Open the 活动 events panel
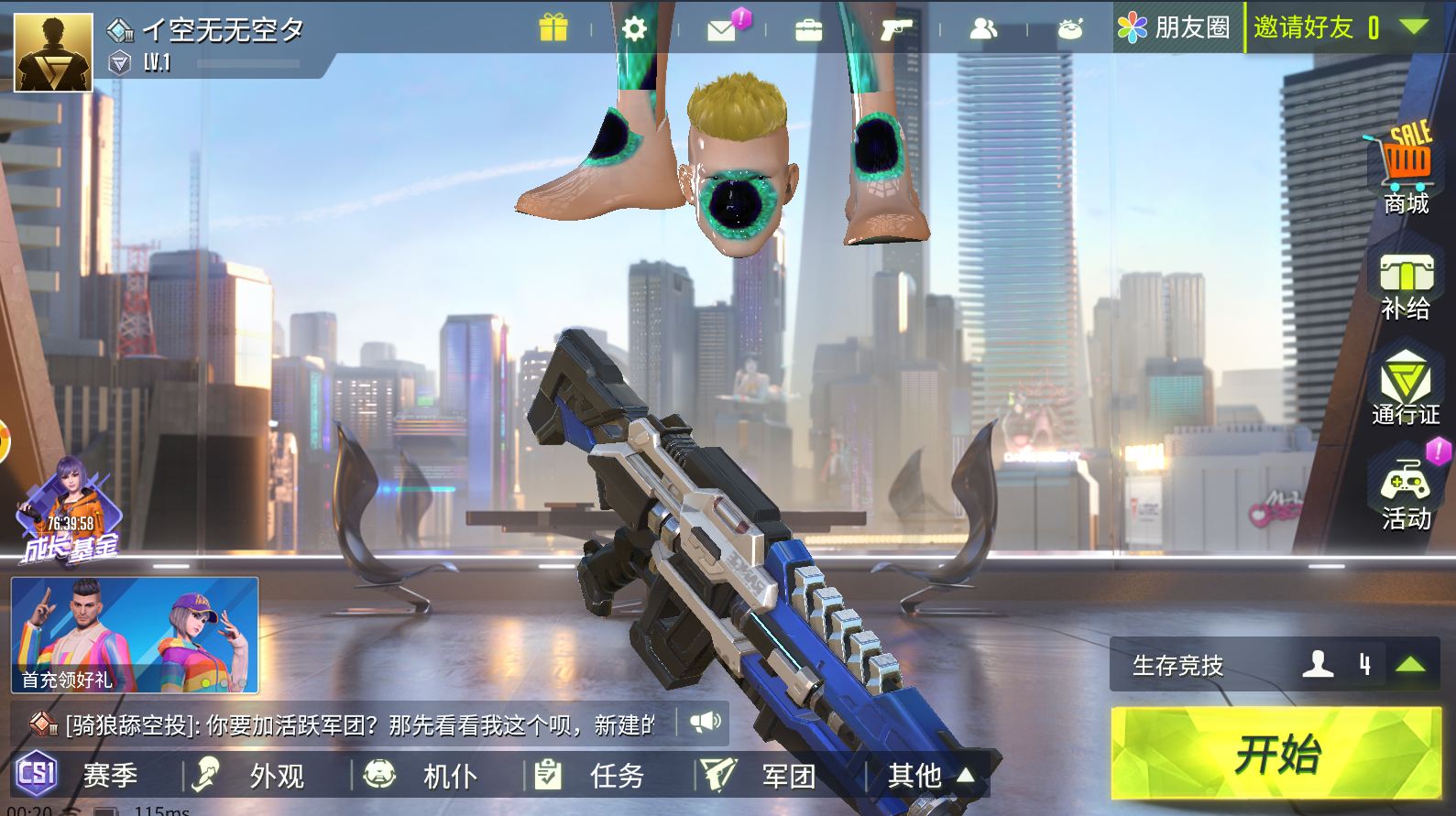This screenshot has width=1456, height=816. point(1406,495)
